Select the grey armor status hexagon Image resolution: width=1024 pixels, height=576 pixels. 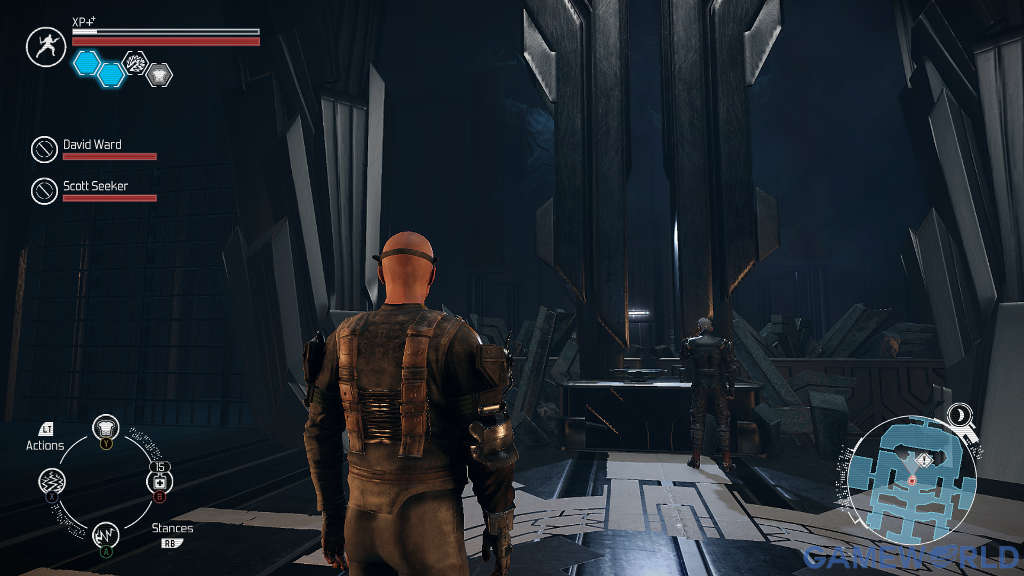159,74
